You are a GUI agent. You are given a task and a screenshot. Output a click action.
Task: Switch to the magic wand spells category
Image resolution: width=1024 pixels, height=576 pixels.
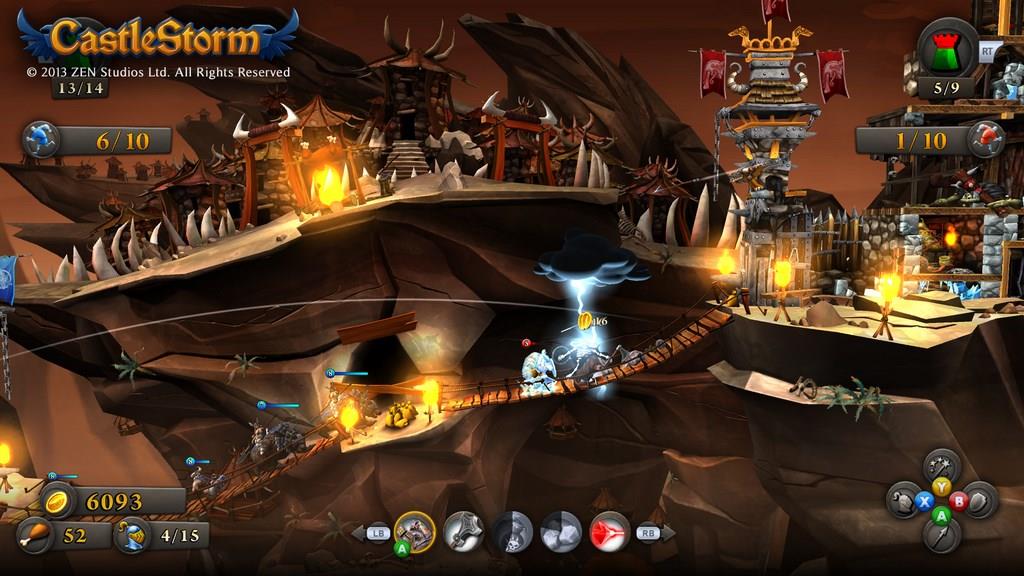click(x=941, y=465)
